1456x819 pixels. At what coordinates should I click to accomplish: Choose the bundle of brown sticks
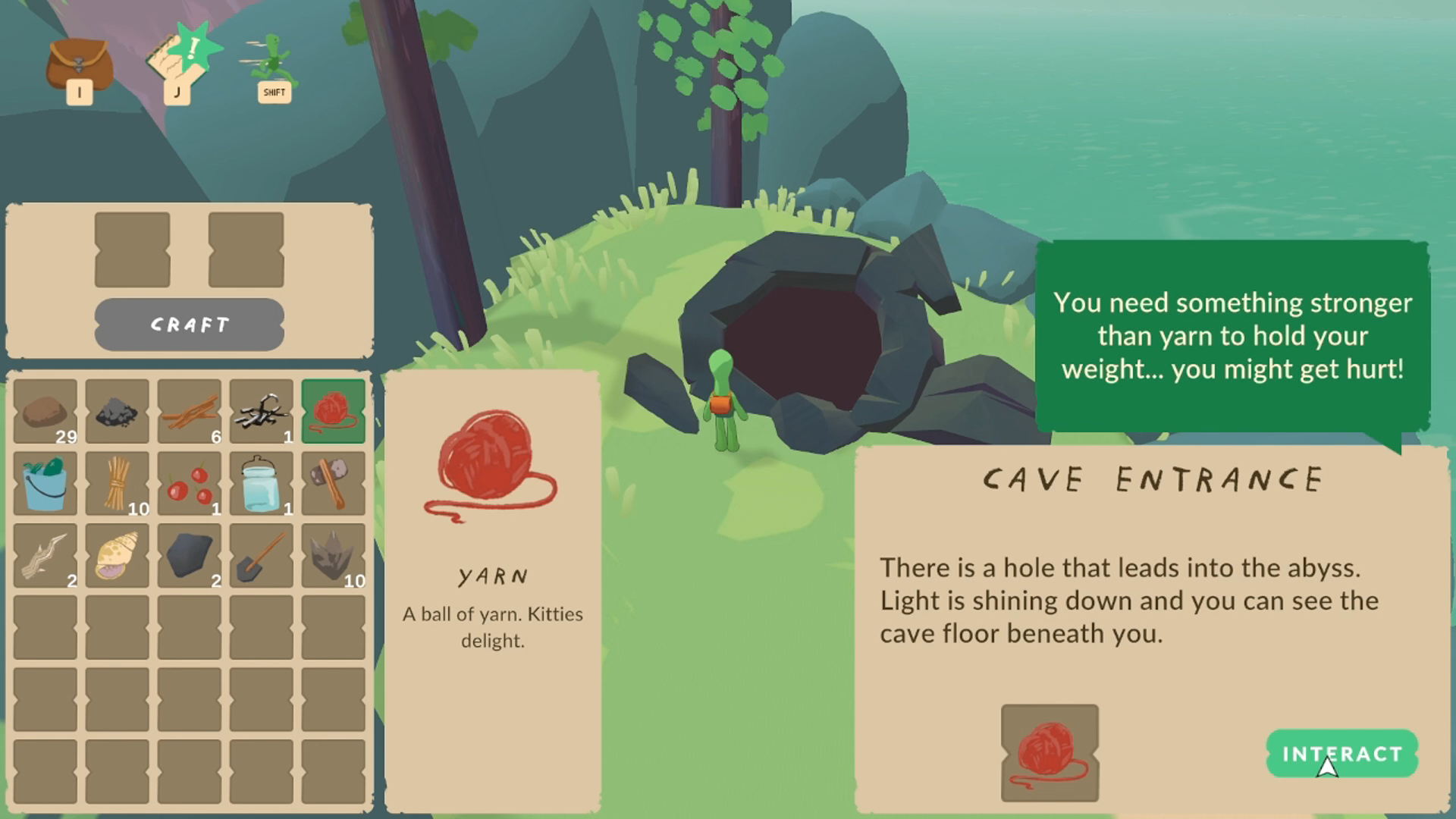pyautogui.click(x=189, y=411)
